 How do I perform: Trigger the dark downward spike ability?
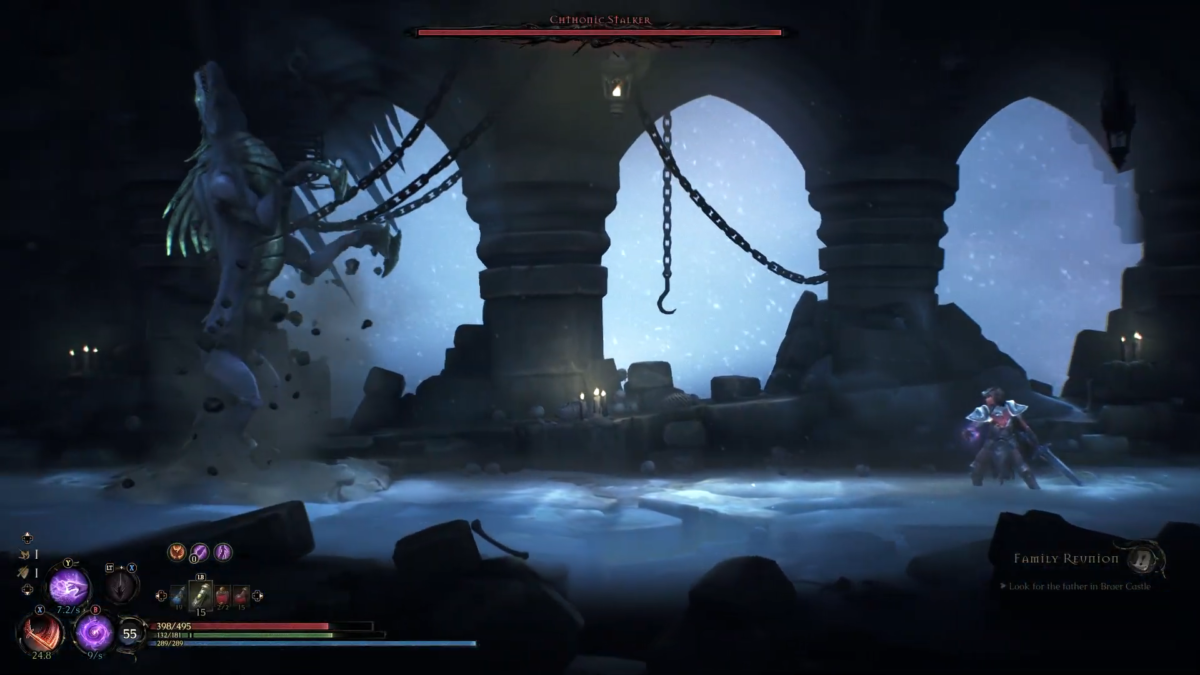(x=122, y=585)
